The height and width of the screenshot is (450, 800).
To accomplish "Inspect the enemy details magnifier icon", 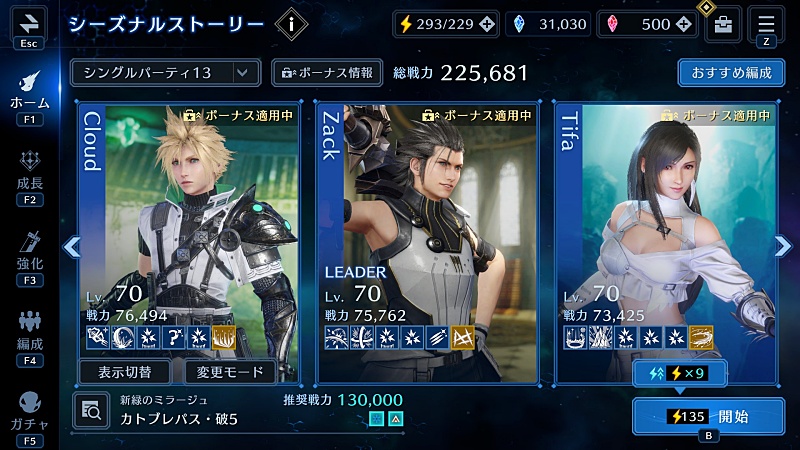I will (90, 409).
